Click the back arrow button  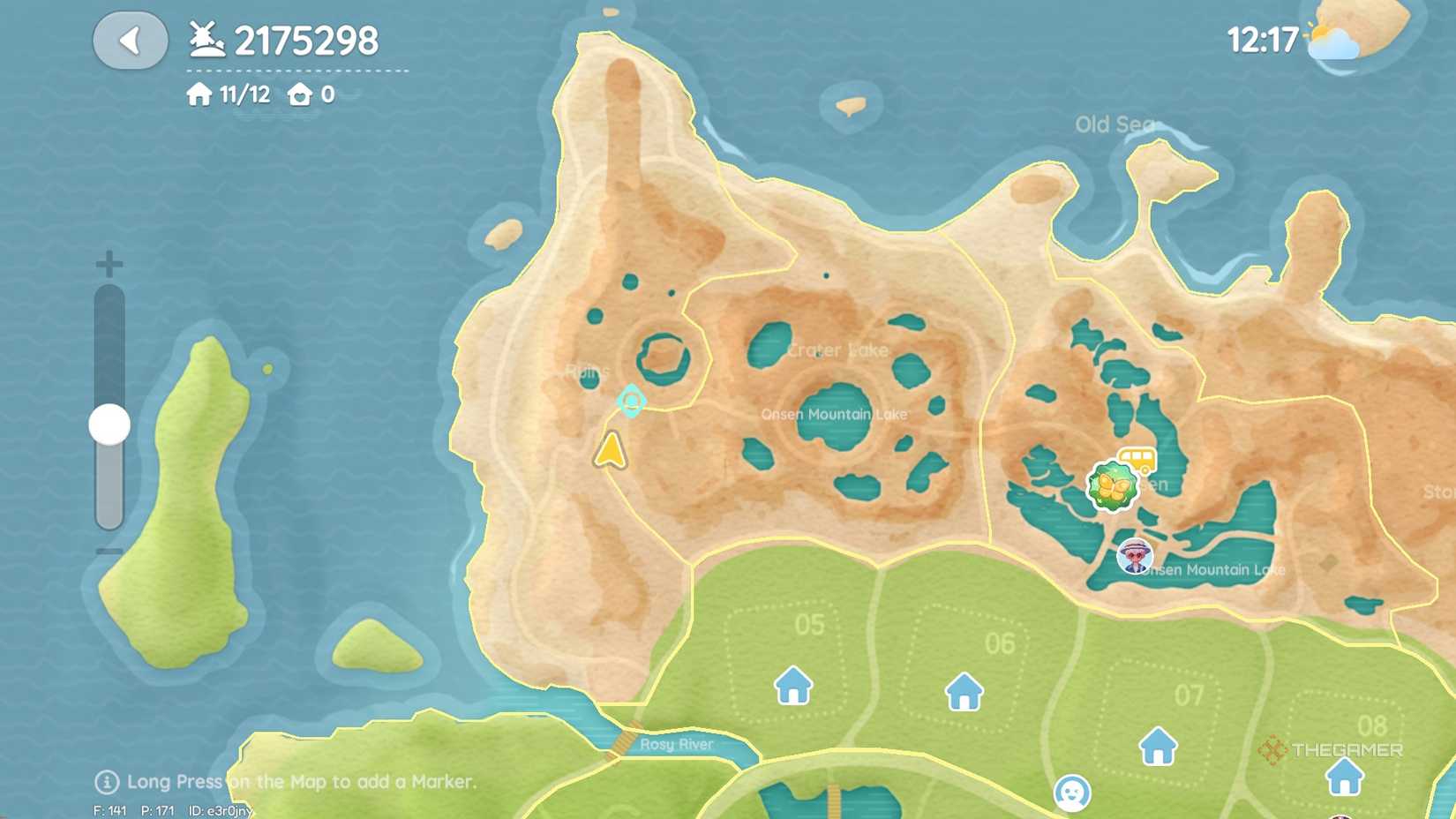(x=131, y=41)
